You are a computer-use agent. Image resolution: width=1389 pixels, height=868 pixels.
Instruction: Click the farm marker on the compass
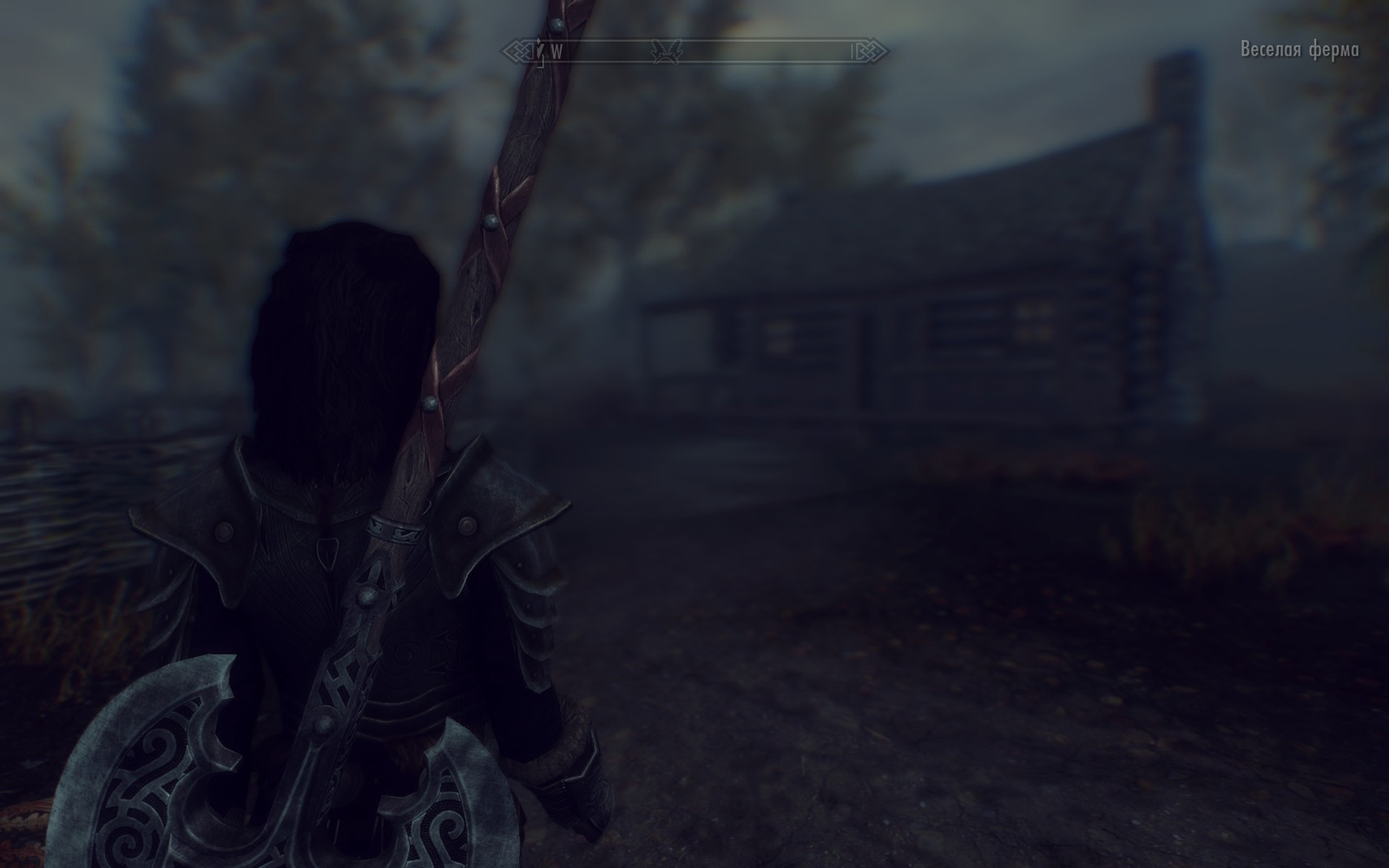click(667, 52)
